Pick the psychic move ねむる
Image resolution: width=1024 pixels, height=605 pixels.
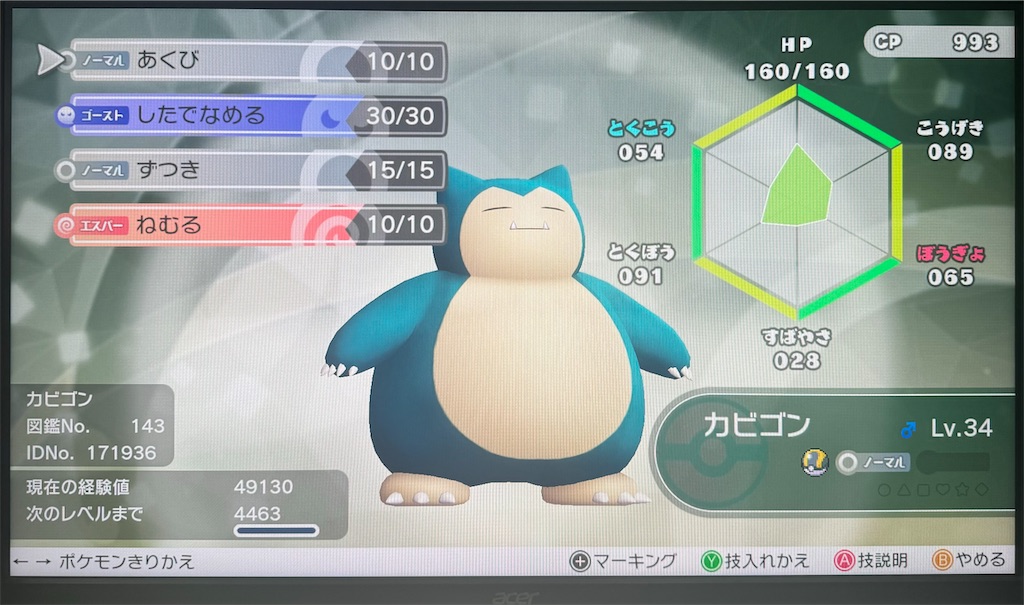[250, 225]
